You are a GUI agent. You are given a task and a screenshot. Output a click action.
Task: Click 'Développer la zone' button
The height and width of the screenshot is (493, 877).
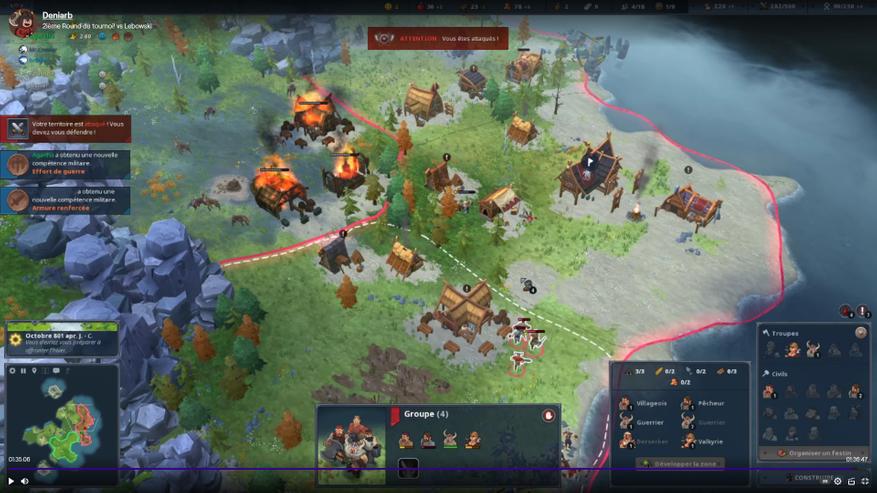pos(680,463)
